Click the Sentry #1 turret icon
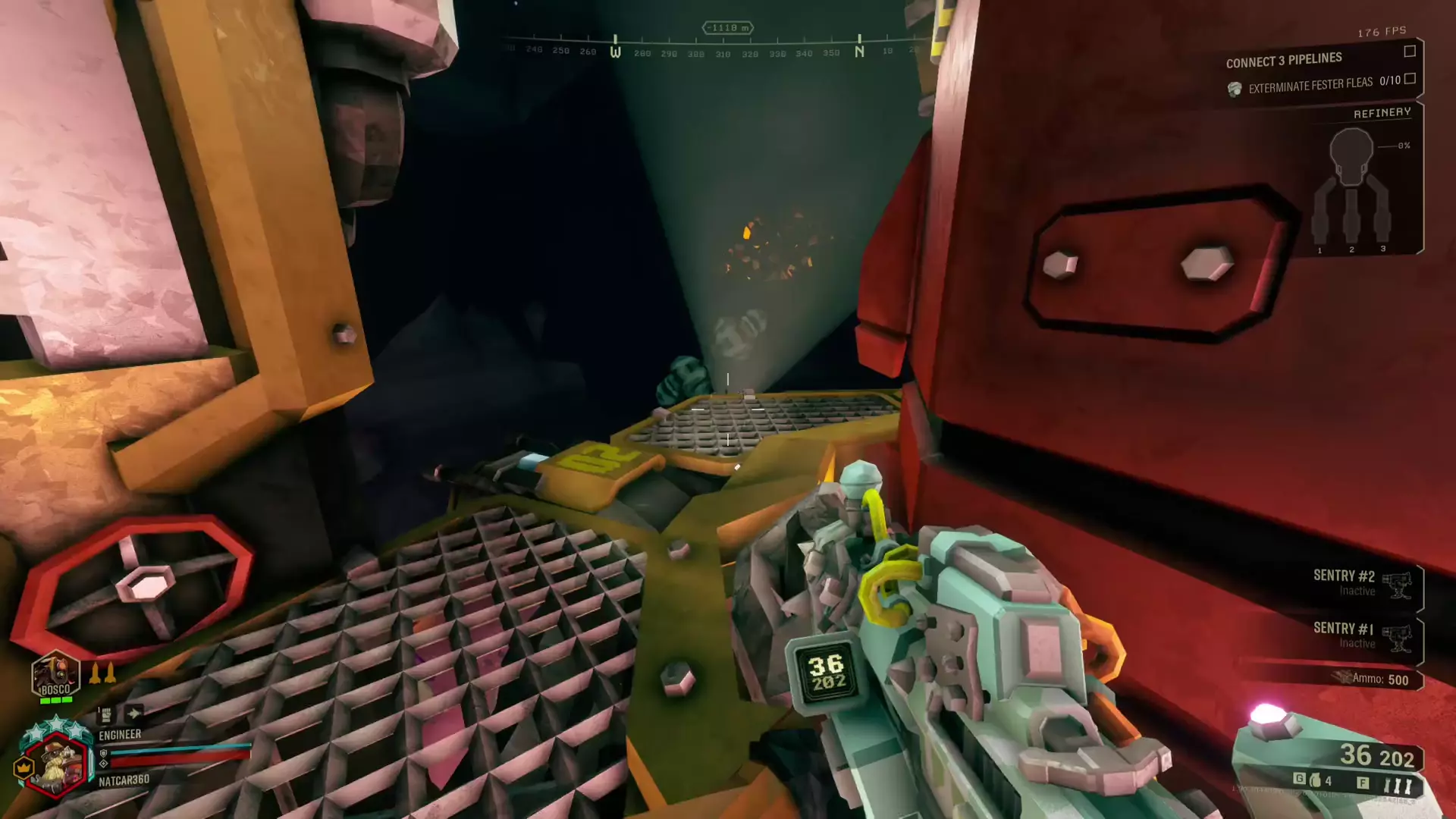 tap(1398, 639)
